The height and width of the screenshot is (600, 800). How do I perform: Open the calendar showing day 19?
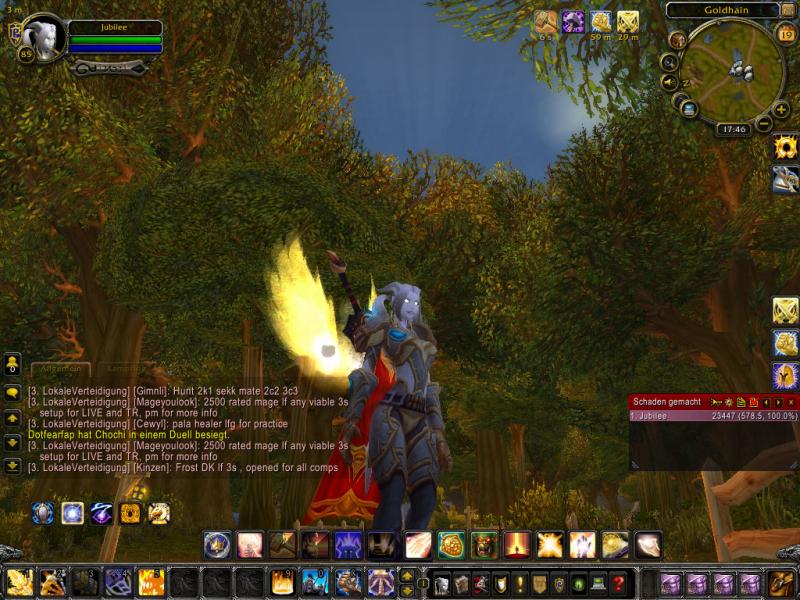[785, 36]
